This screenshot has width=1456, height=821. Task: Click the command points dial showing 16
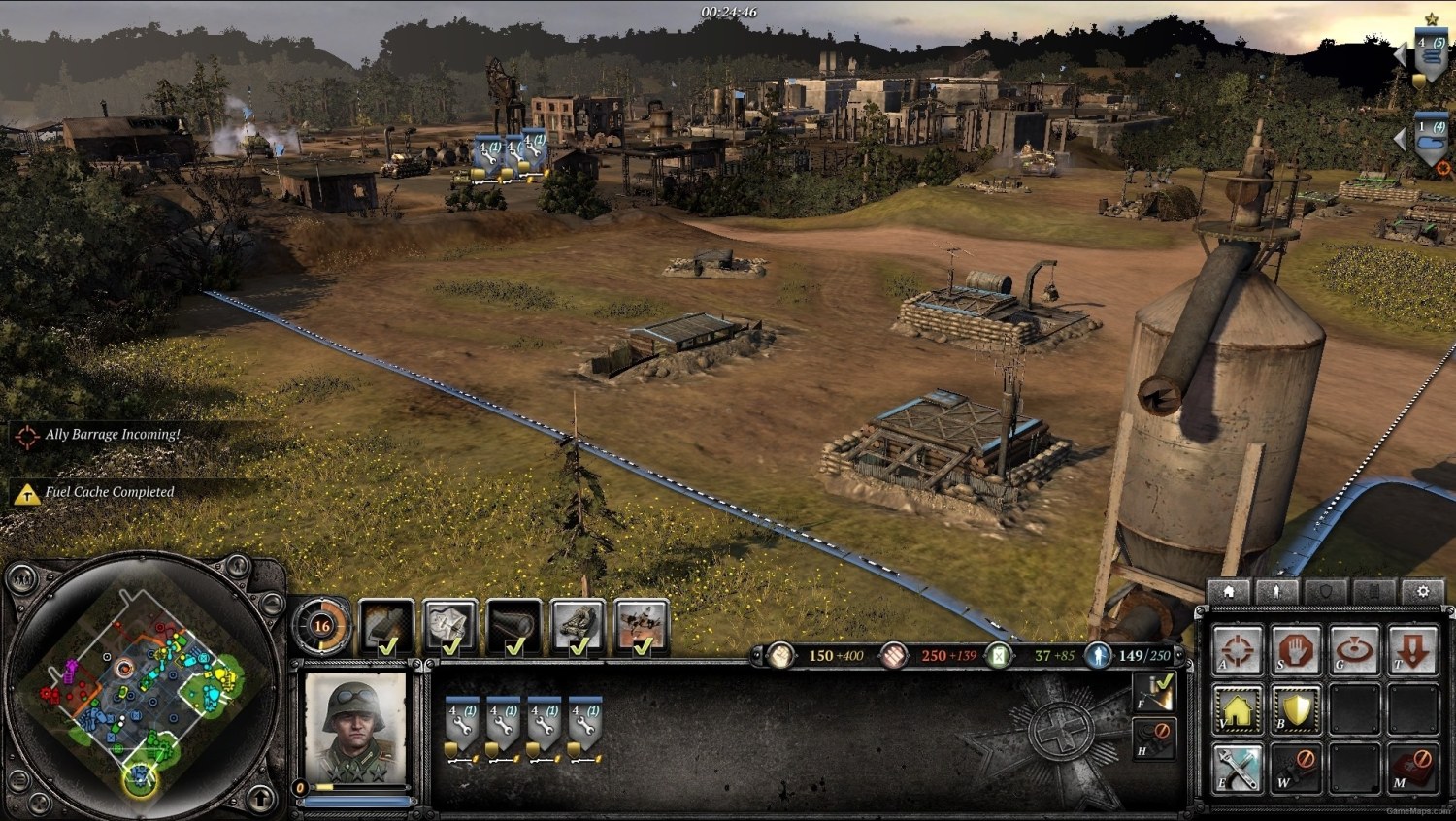pos(320,626)
